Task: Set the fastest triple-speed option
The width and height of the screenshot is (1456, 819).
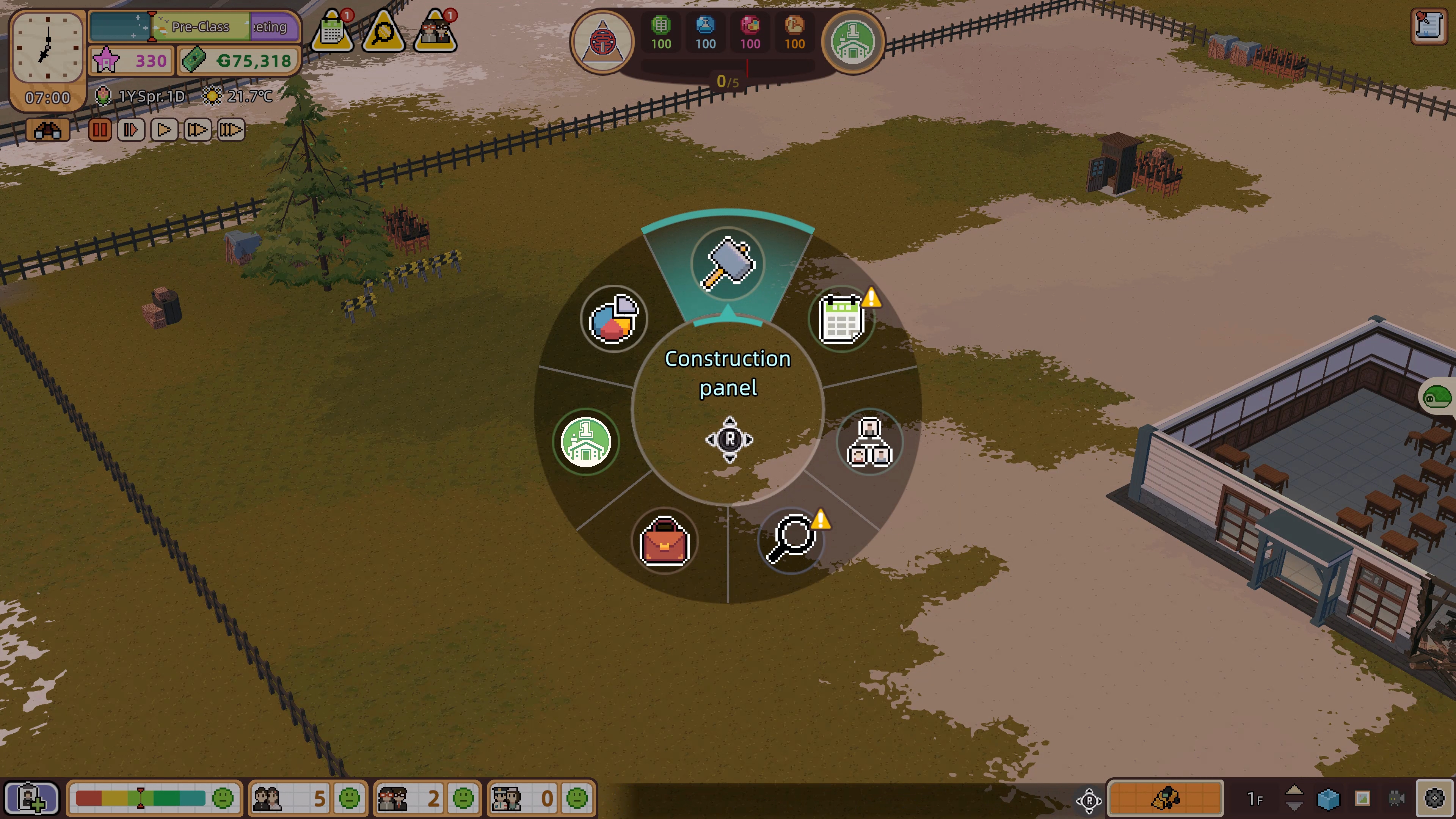Action: click(x=230, y=130)
